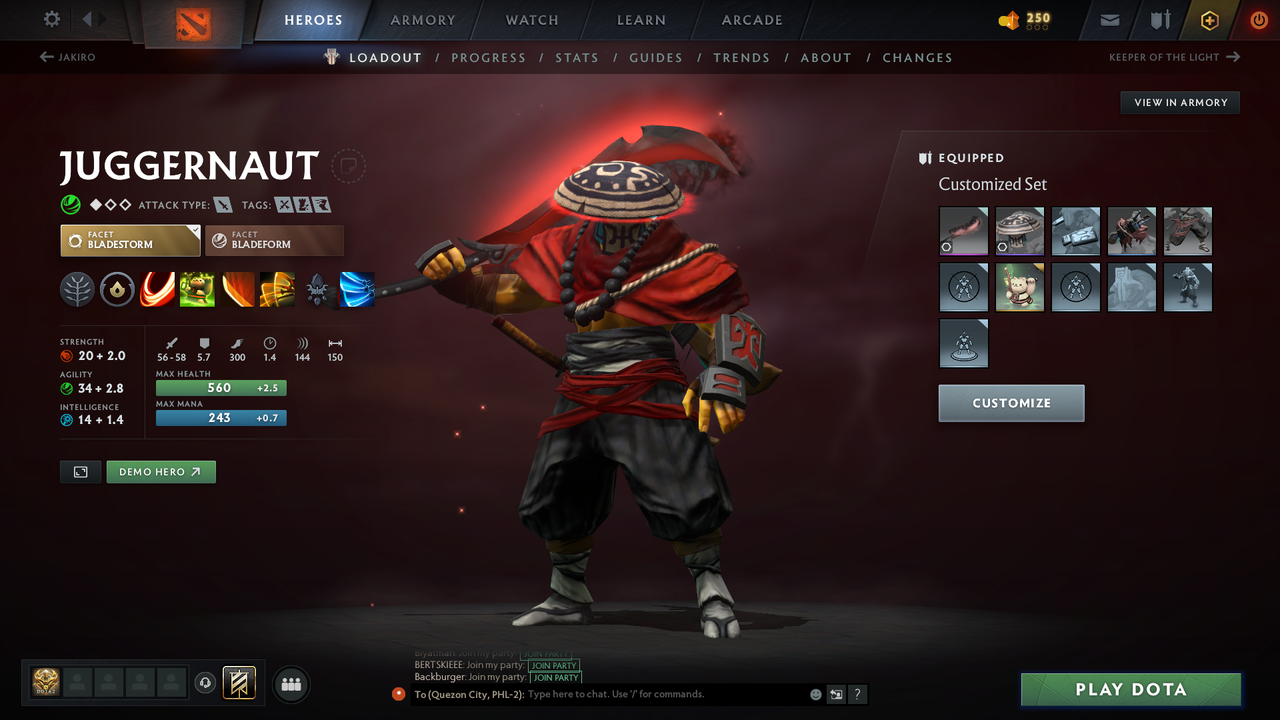
Task: Open the STATS section for Juggernaut
Action: point(577,57)
